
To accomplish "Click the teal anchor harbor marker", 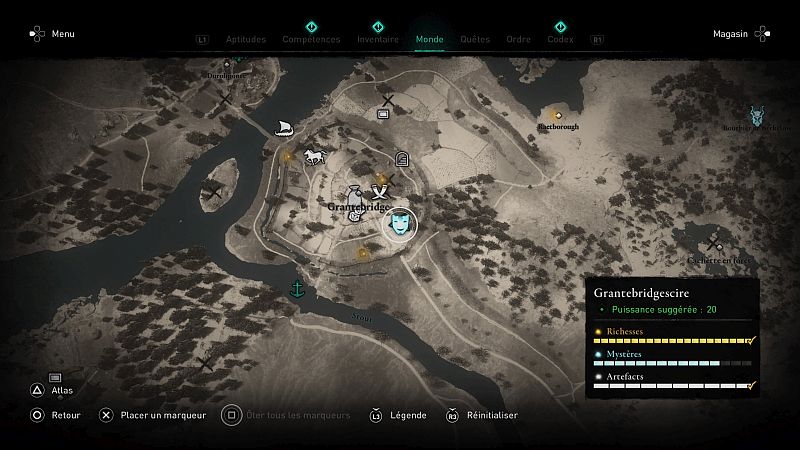I will coord(296,290).
